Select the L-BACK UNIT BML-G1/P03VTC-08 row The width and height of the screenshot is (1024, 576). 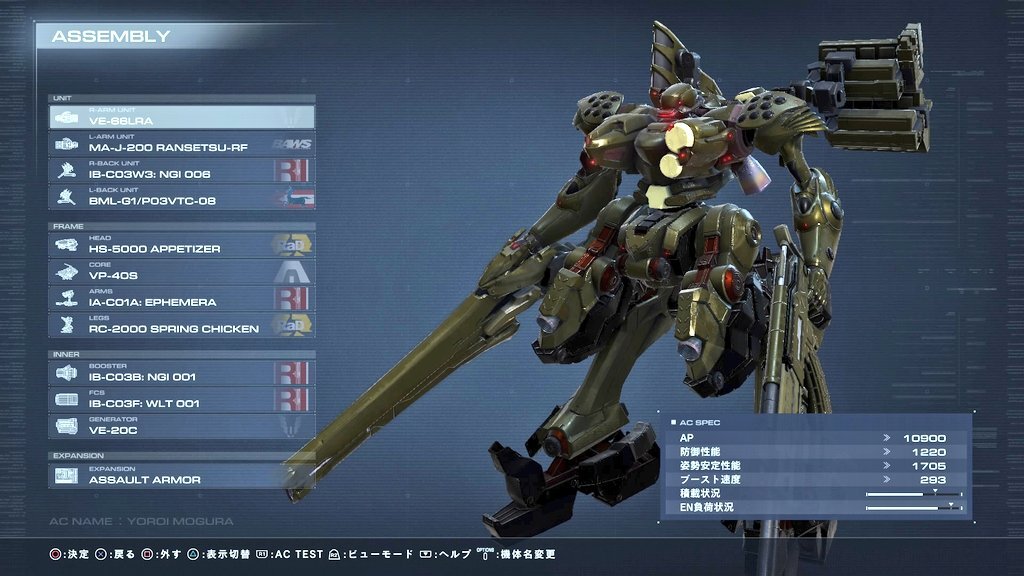coord(181,197)
